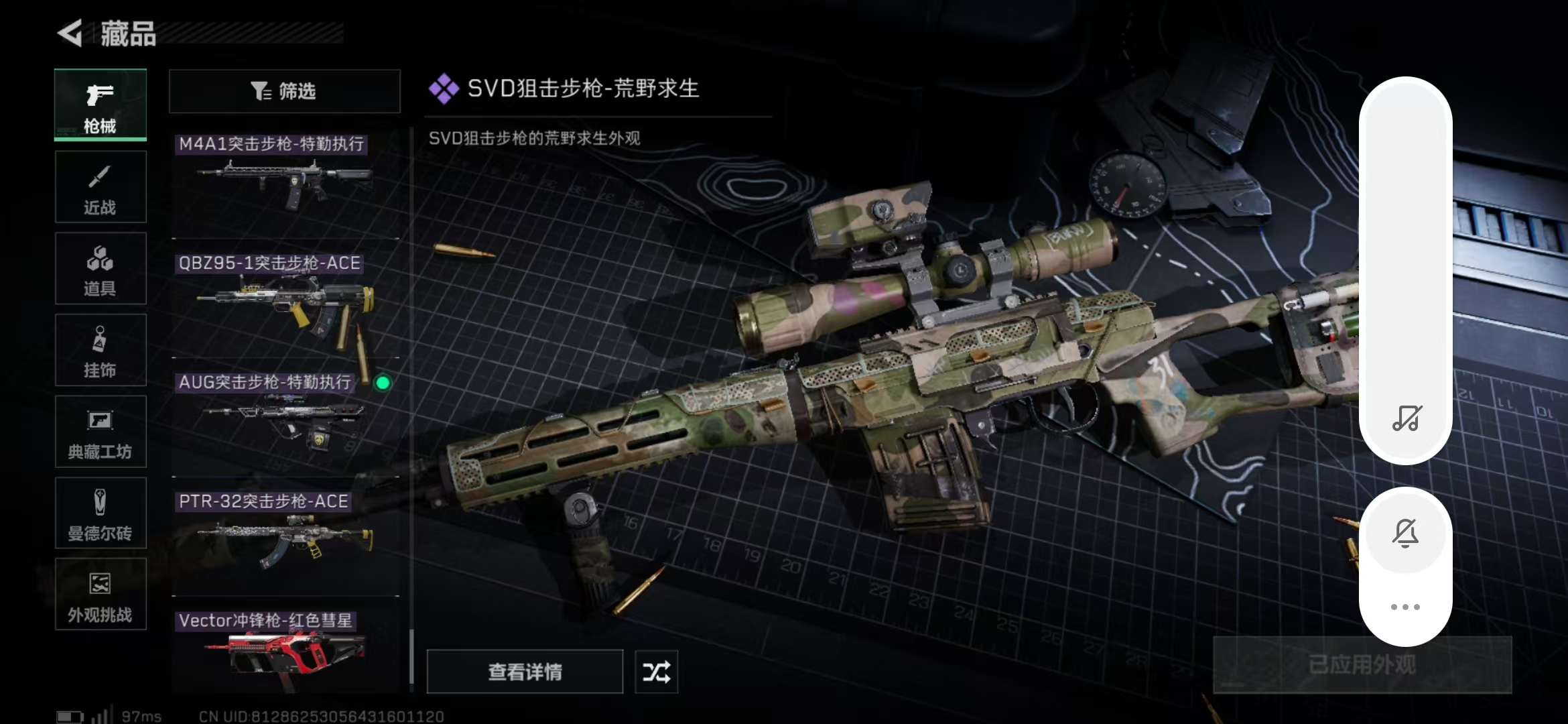This screenshot has height=724, width=1568.
Task: Open the 曼德尔砖 Mandel brick section
Action: pyautogui.click(x=101, y=513)
